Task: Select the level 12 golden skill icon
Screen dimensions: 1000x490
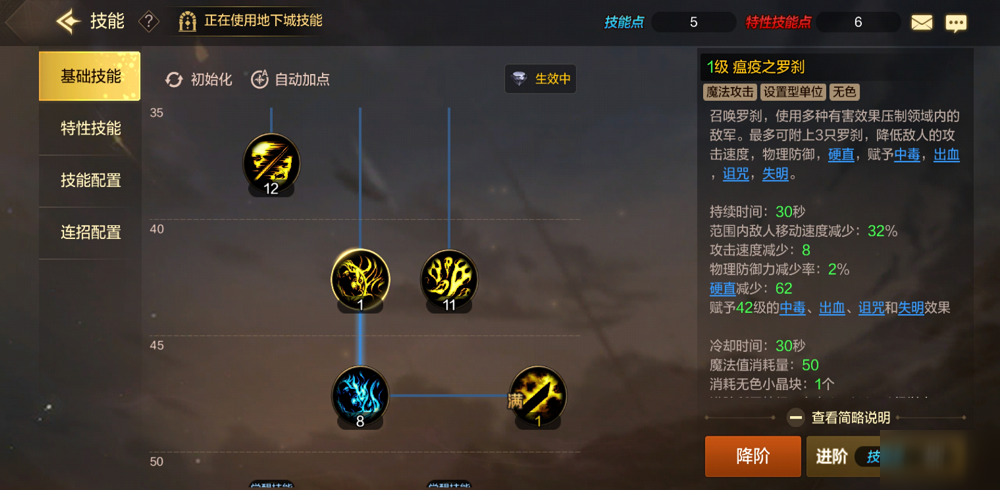Action: coord(271,162)
